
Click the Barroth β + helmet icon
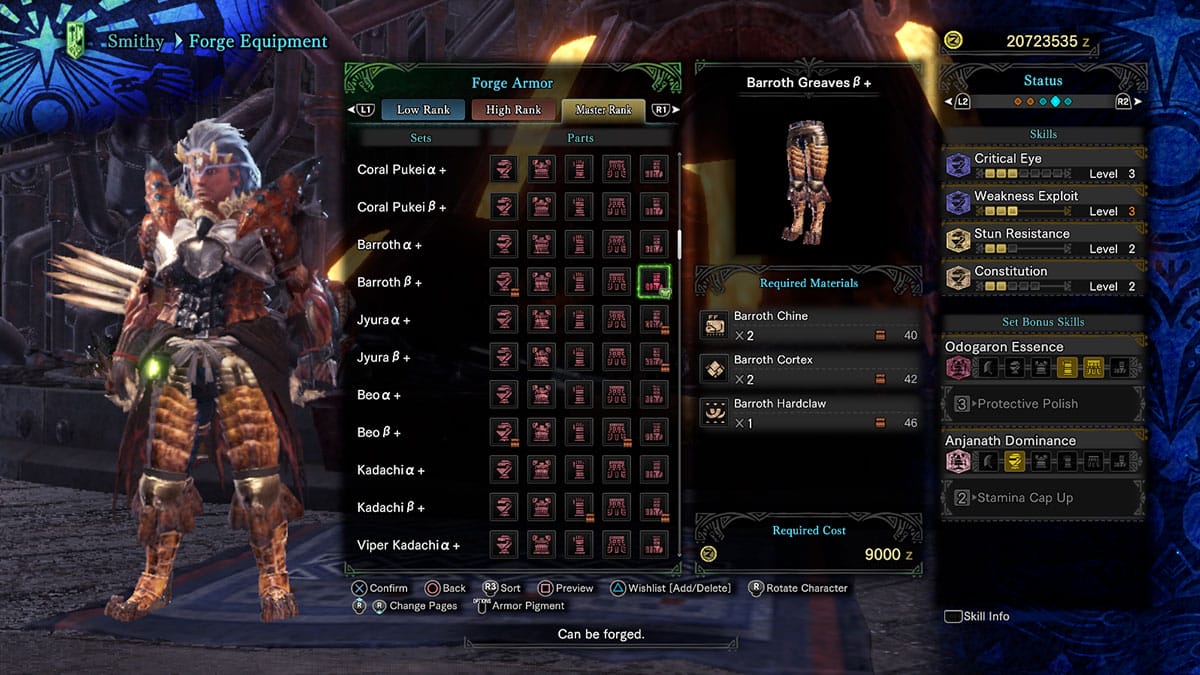point(504,282)
